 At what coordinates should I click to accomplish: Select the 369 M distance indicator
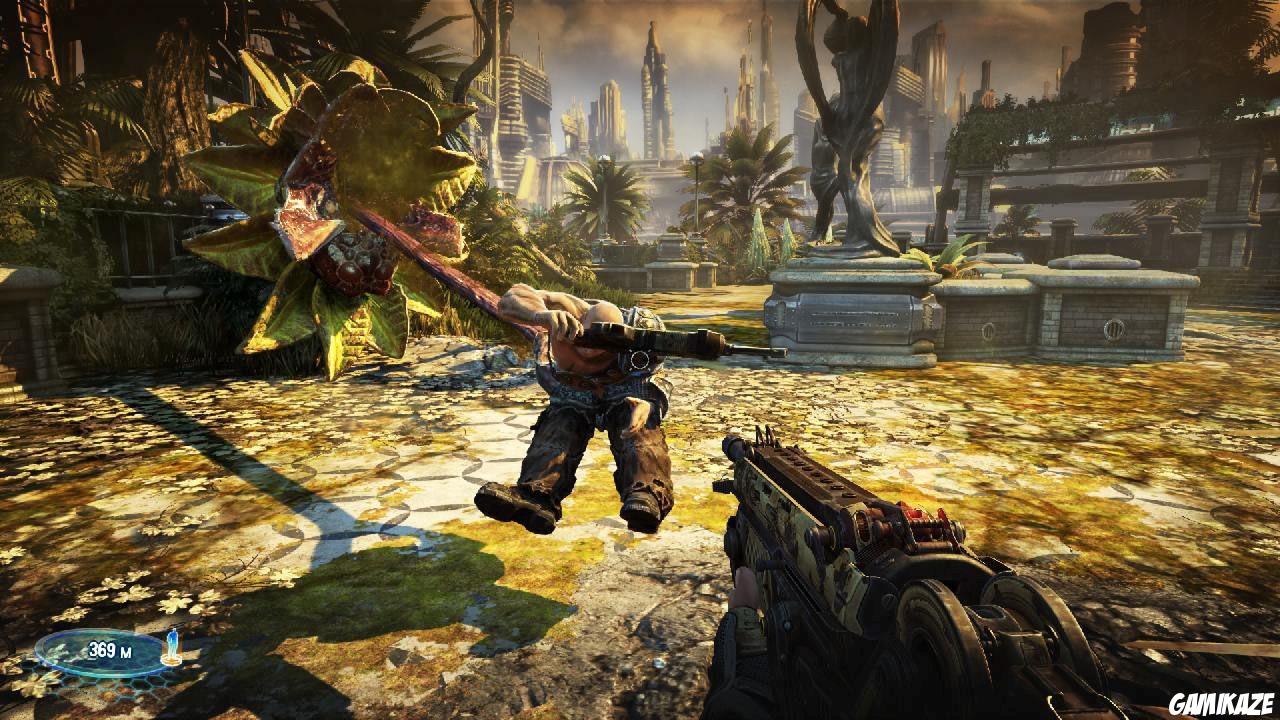click(90, 650)
